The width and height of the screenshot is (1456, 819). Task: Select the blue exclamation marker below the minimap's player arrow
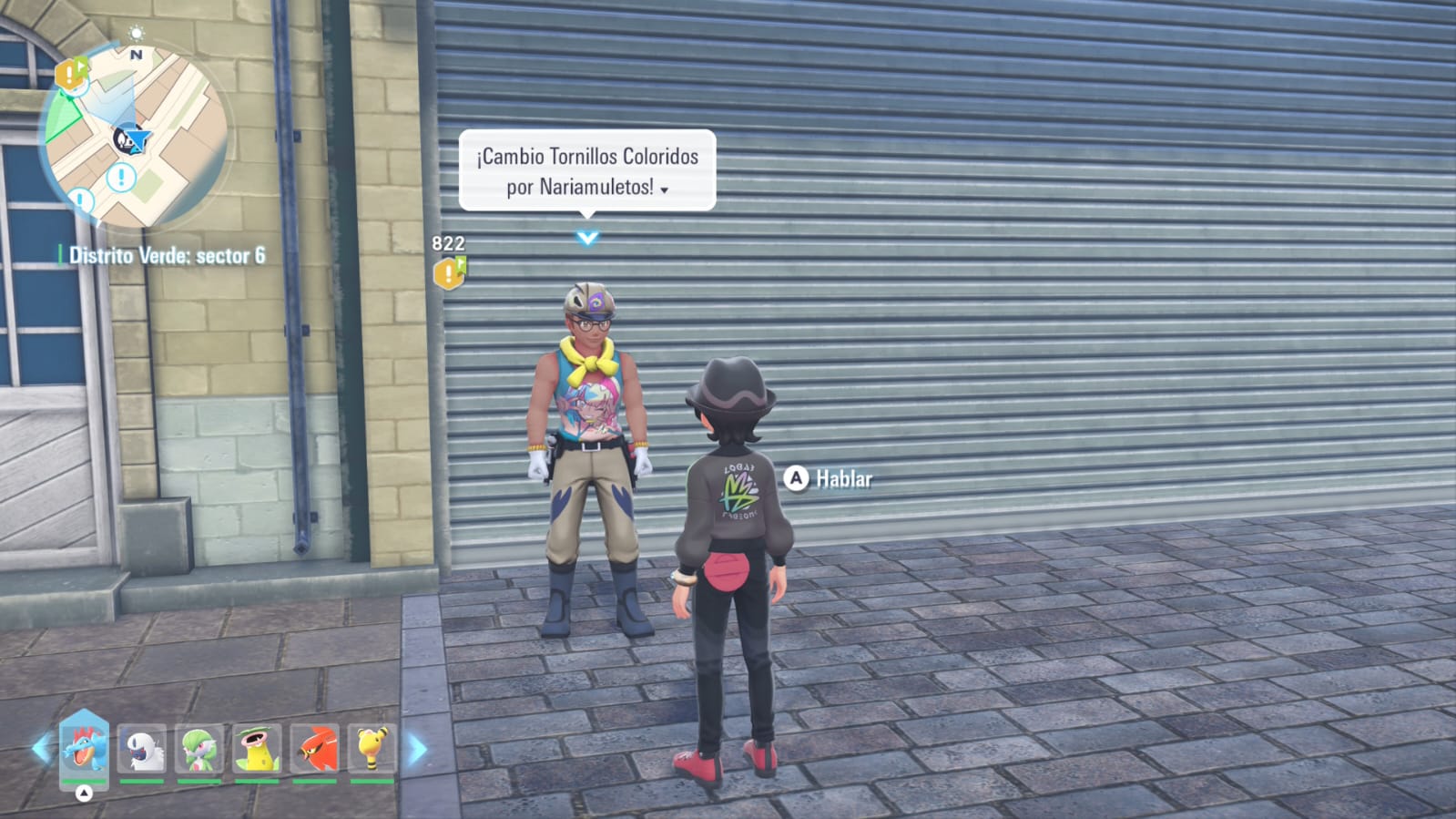point(121,177)
